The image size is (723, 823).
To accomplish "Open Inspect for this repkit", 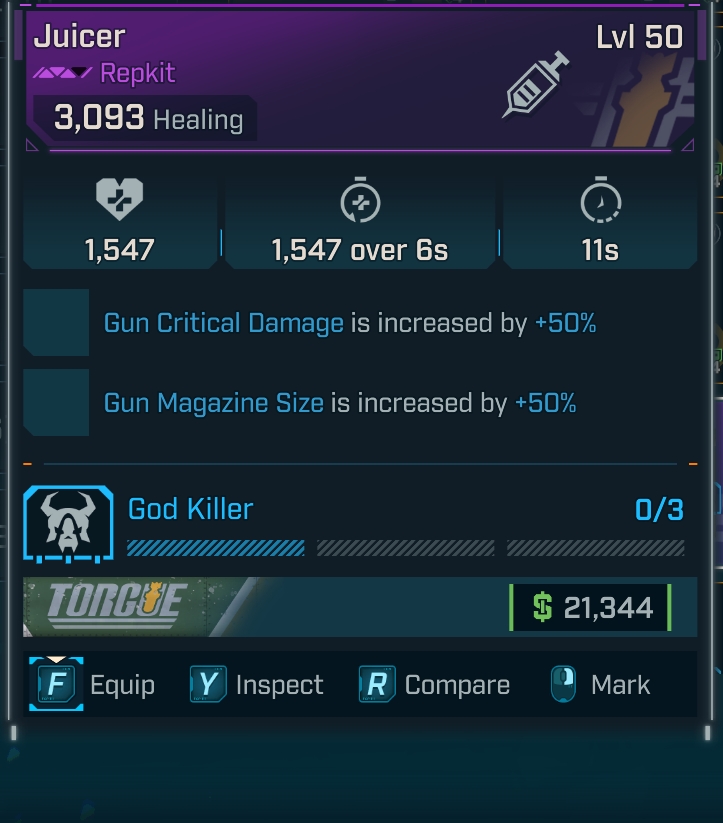I will (257, 685).
